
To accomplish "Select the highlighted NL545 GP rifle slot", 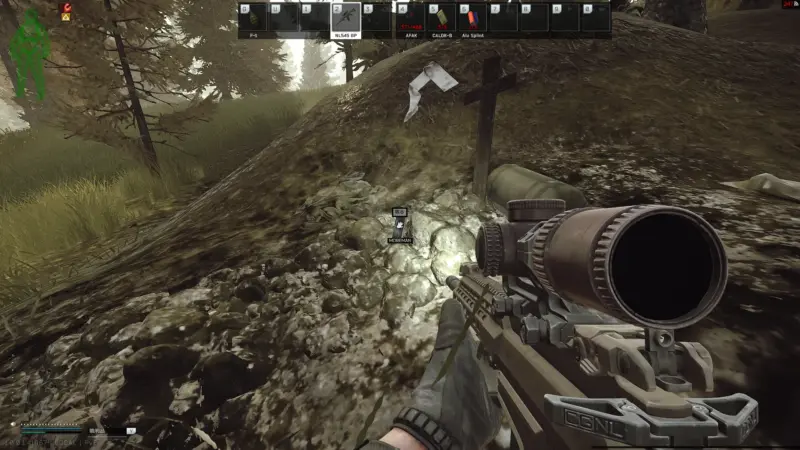I will [x=346, y=18].
